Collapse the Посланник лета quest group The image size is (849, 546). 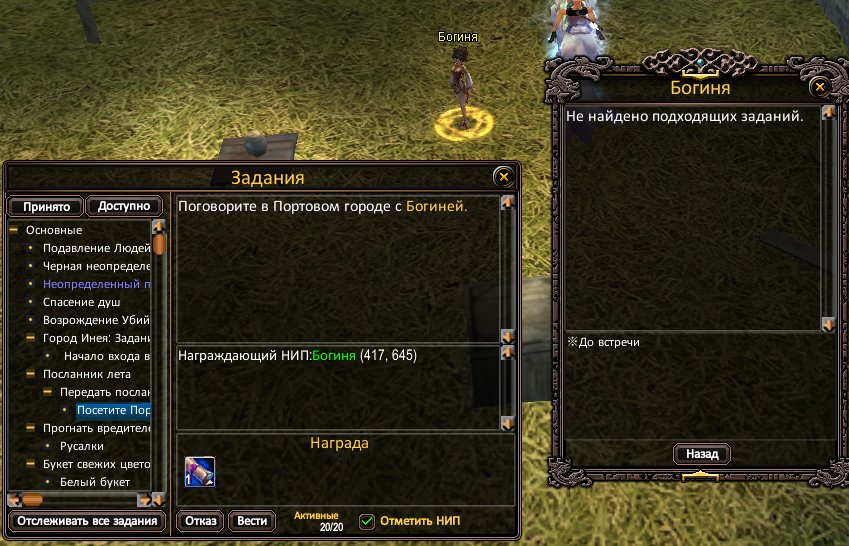31,374
